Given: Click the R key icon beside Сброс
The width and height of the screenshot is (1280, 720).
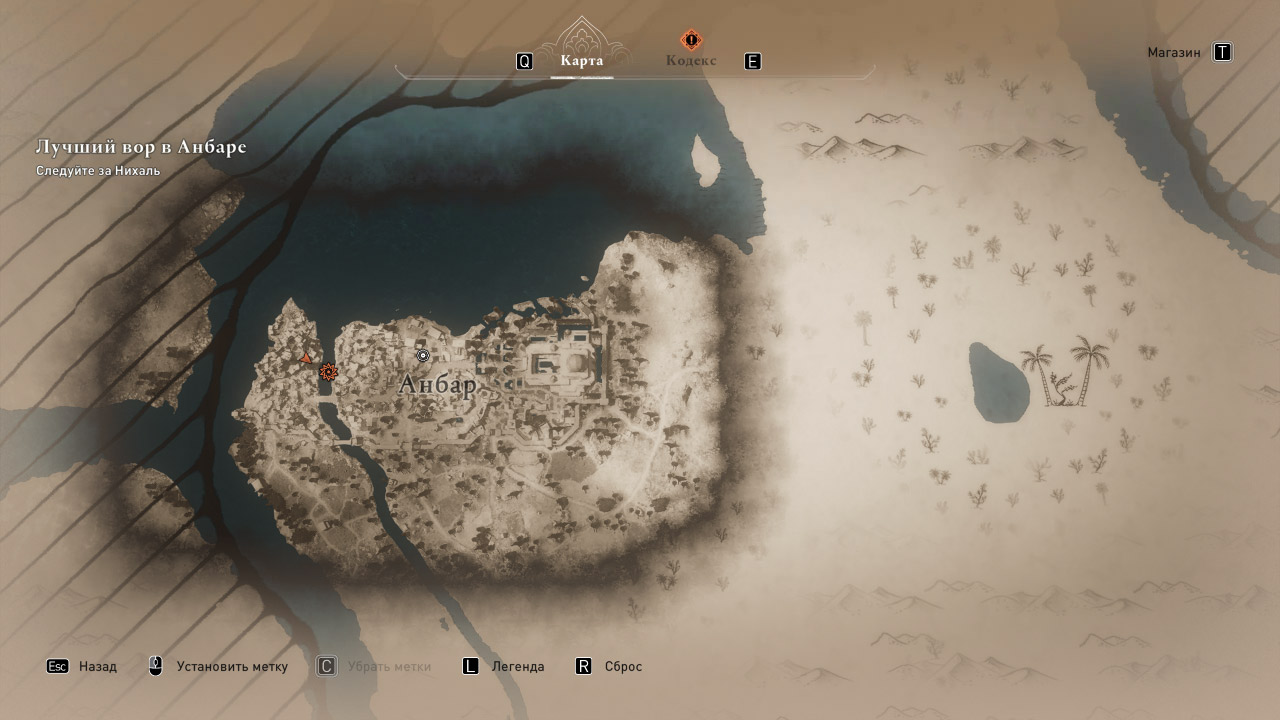Looking at the screenshot, I should [x=584, y=665].
